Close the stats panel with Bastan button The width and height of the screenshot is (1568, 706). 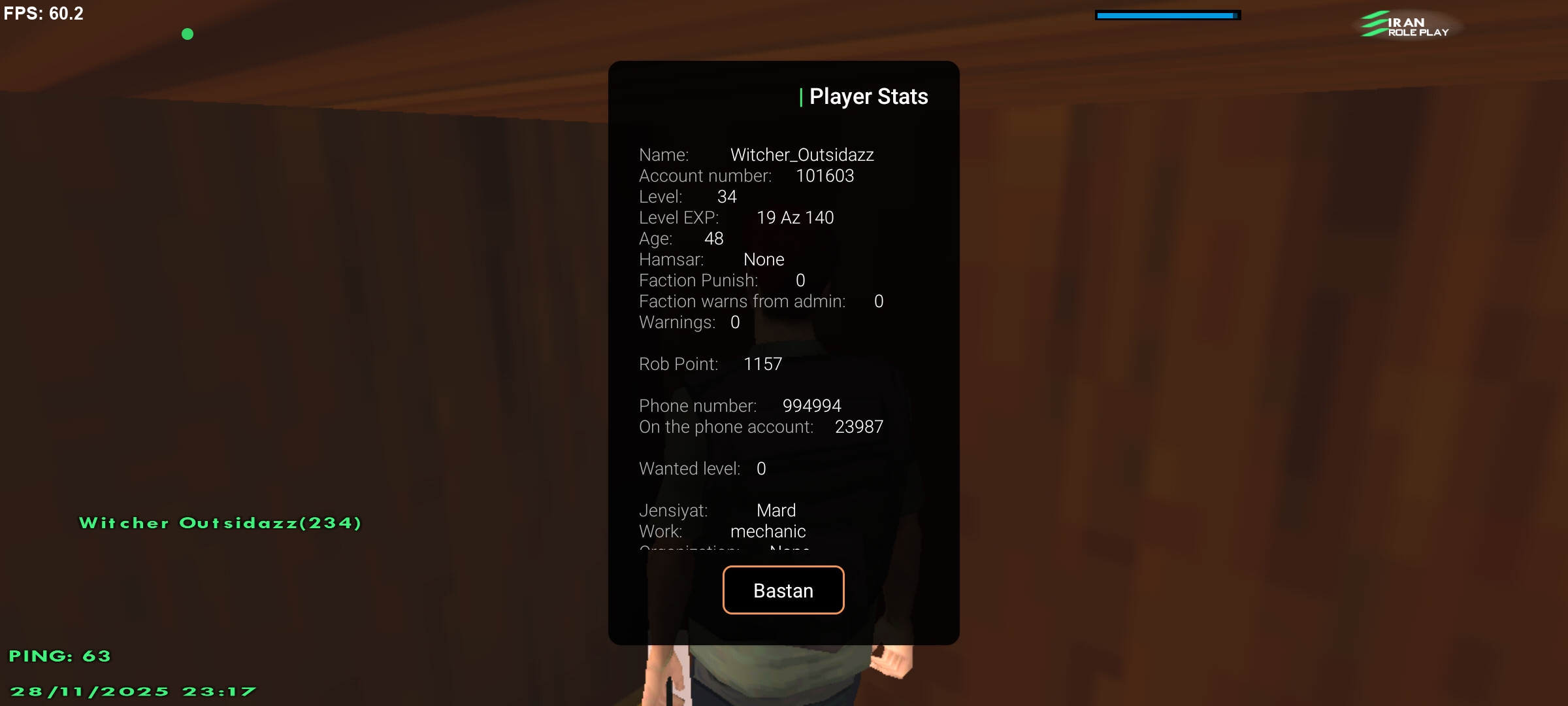coord(783,590)
